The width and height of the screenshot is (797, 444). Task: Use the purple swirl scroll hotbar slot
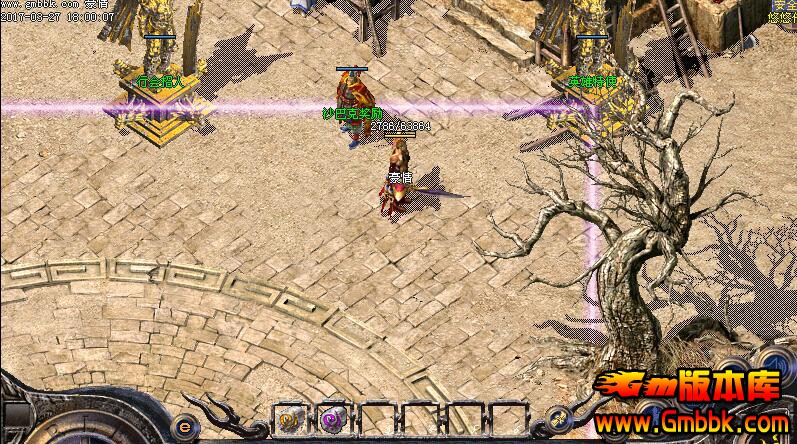pos(330,420)
